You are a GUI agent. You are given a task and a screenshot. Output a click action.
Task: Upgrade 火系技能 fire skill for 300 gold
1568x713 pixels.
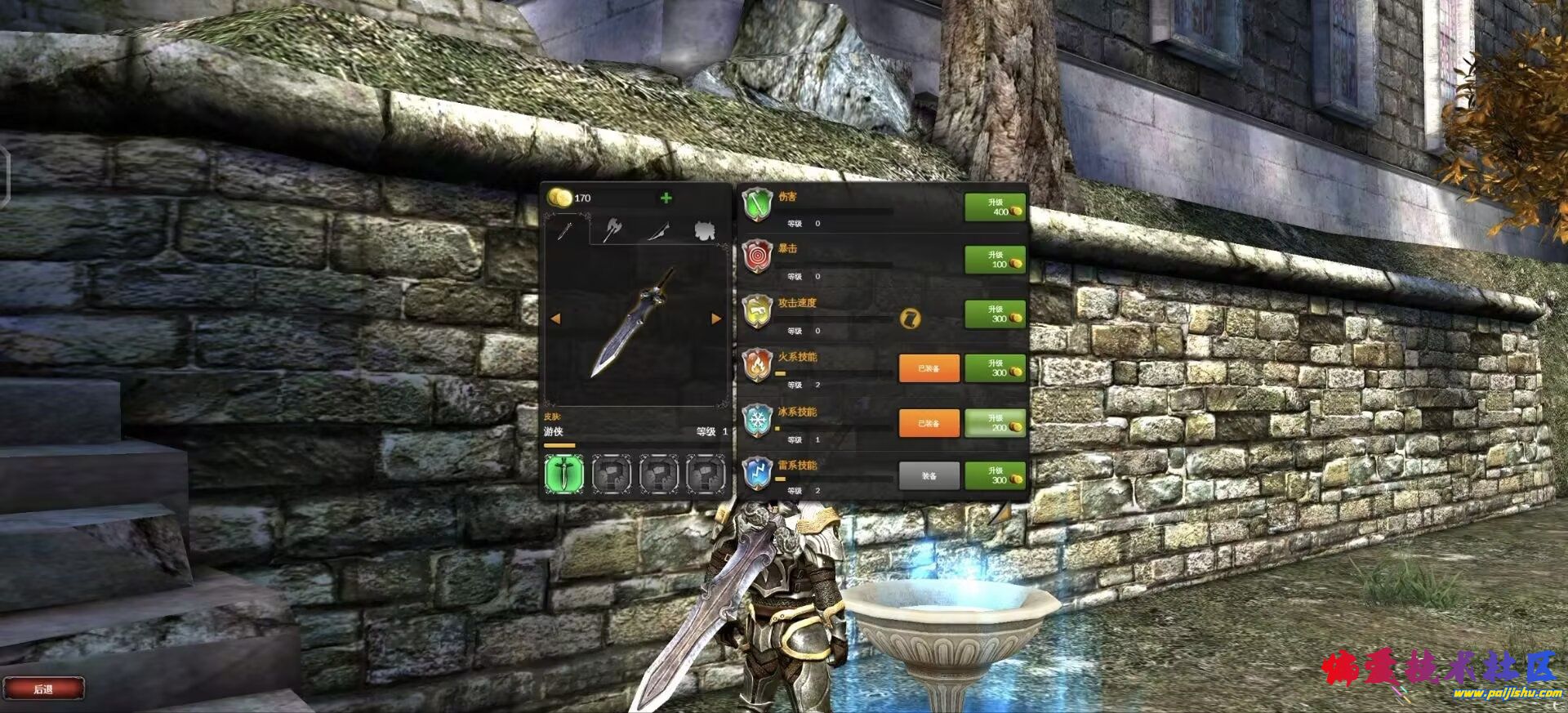pyautogui.click(x=995, y=368)
